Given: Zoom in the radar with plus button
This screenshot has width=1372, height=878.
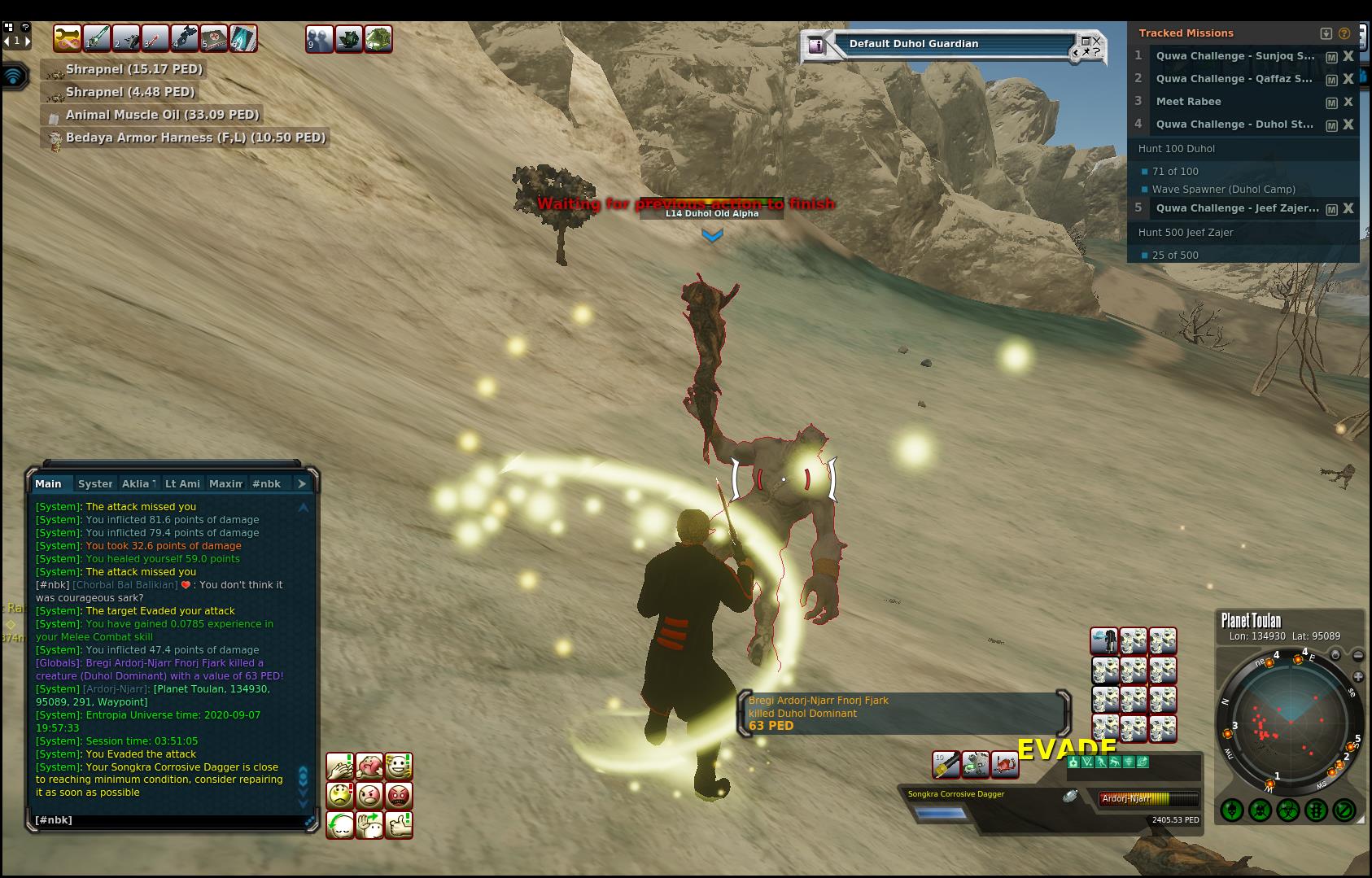Looking at the screenshot, I should coord(1358,676).
